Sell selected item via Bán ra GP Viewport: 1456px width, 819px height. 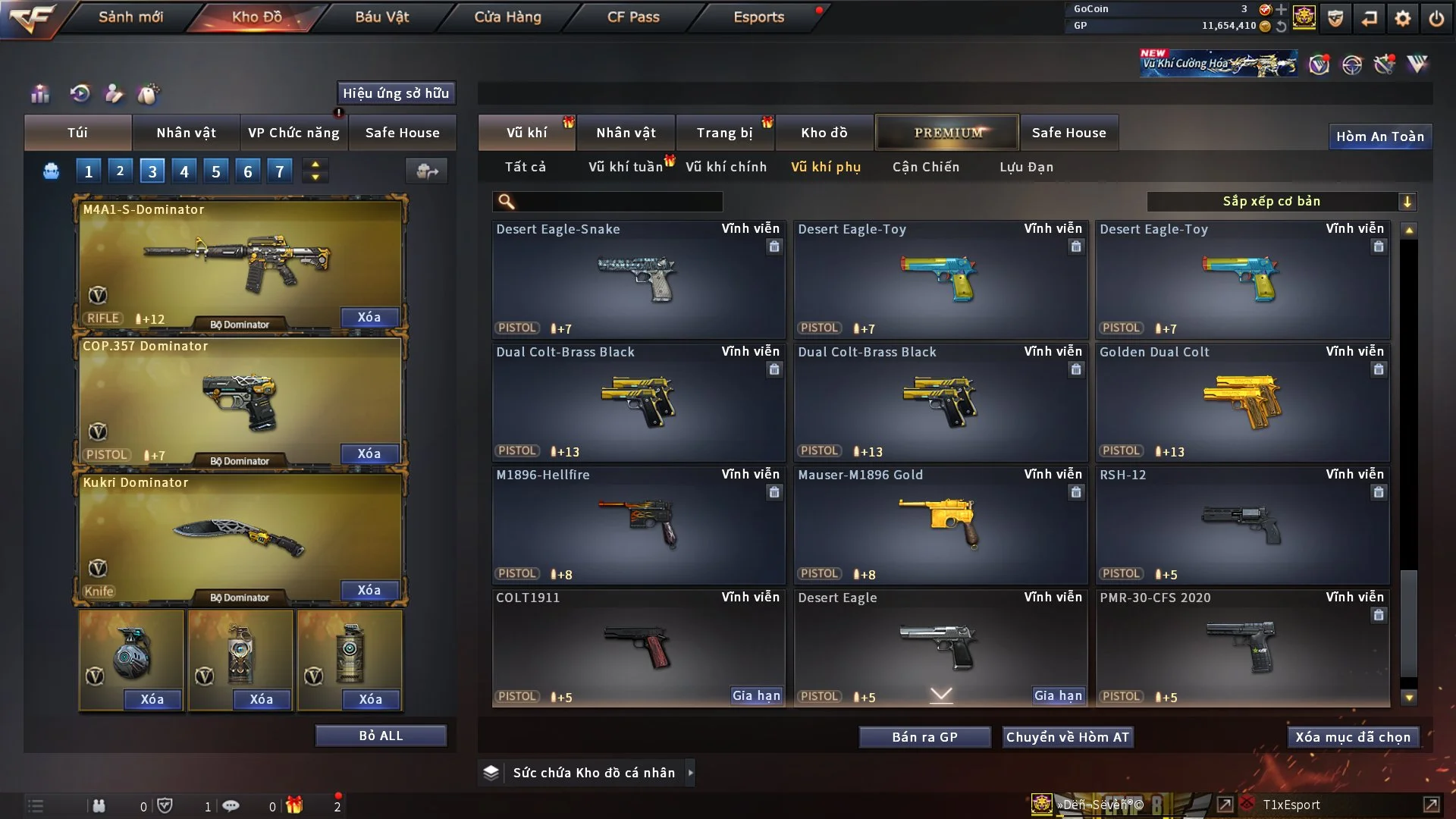(924, 737)
